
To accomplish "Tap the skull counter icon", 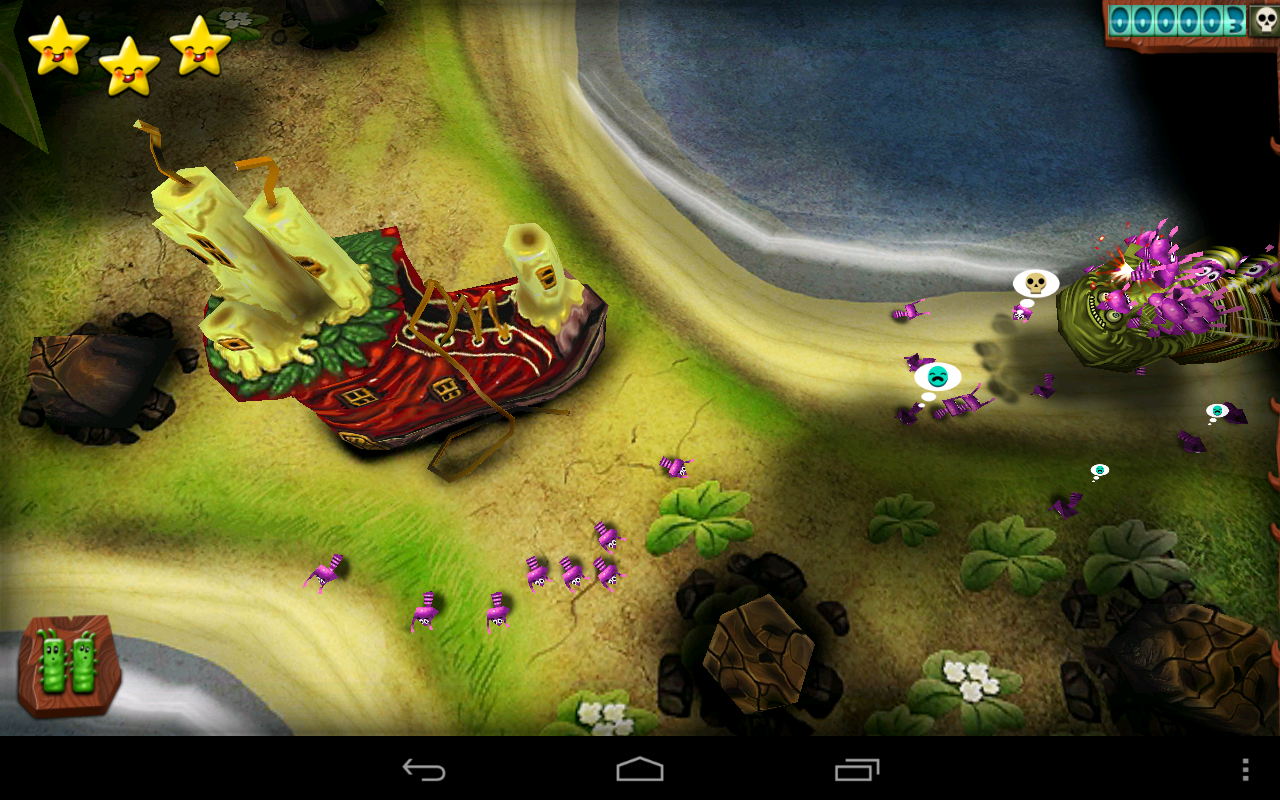I will 1266,20.
